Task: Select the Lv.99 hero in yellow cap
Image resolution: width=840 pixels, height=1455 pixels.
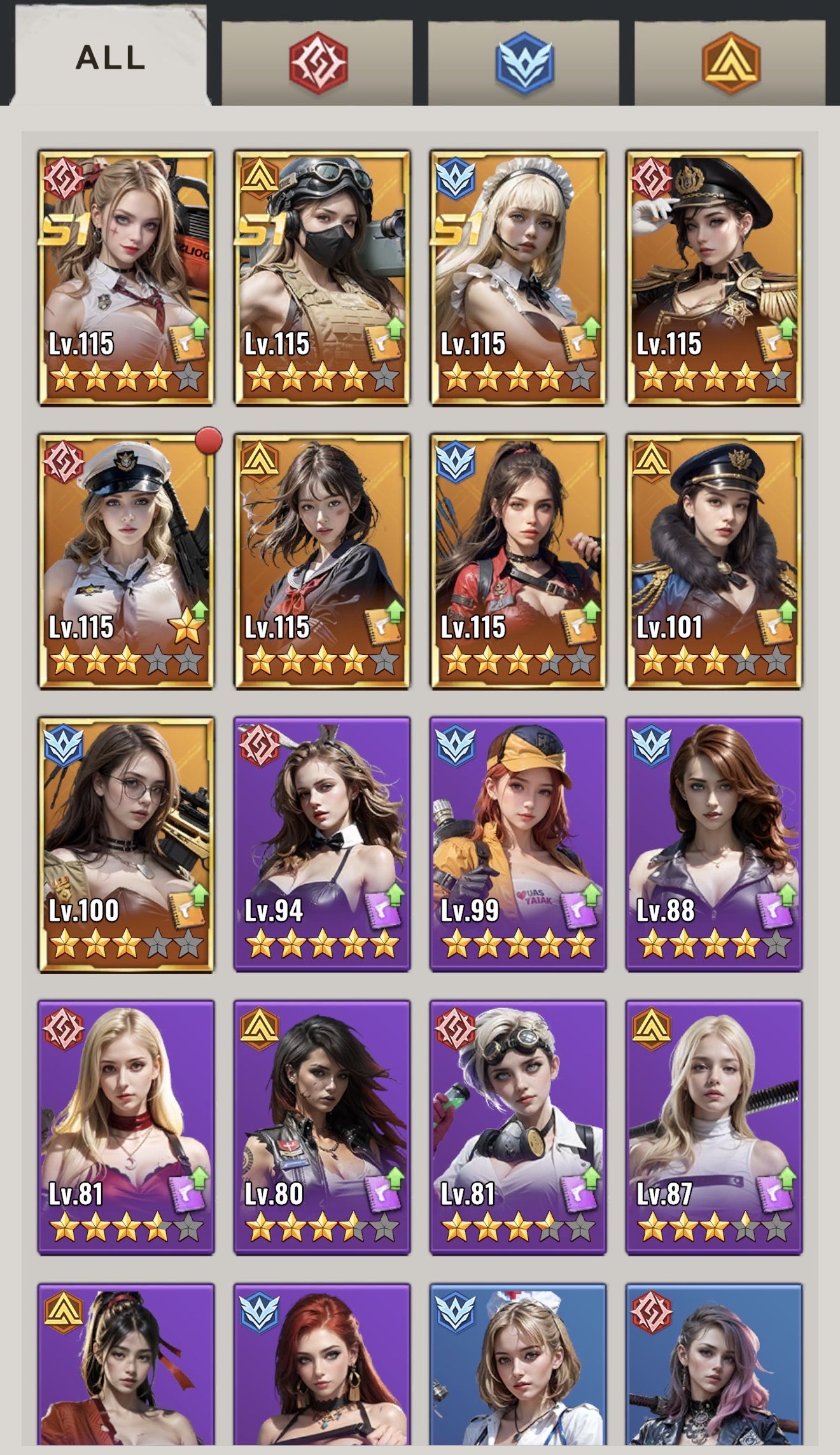Action: (x=518, y=844)
